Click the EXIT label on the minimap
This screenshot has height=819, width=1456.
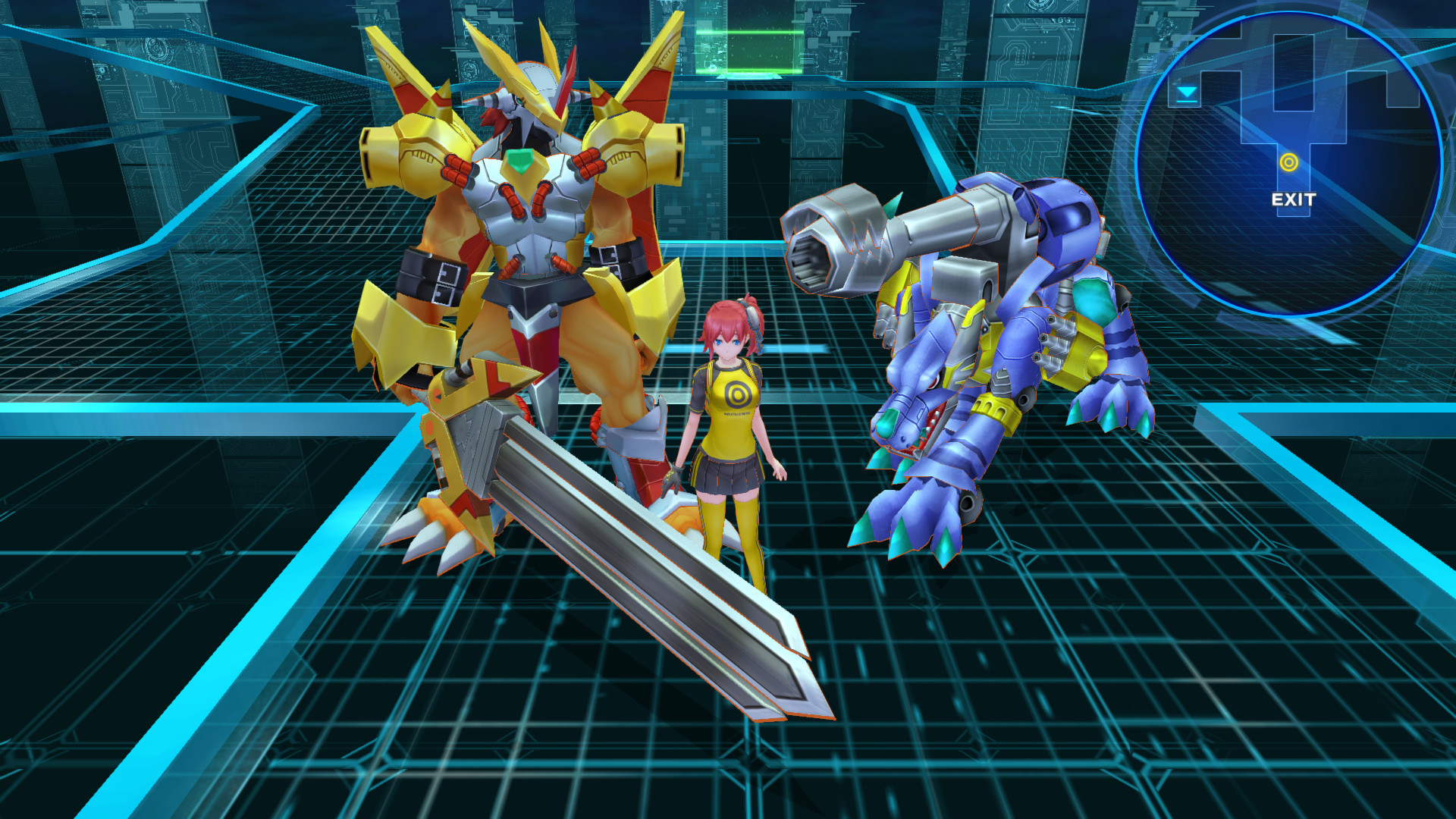point(1294,198)
